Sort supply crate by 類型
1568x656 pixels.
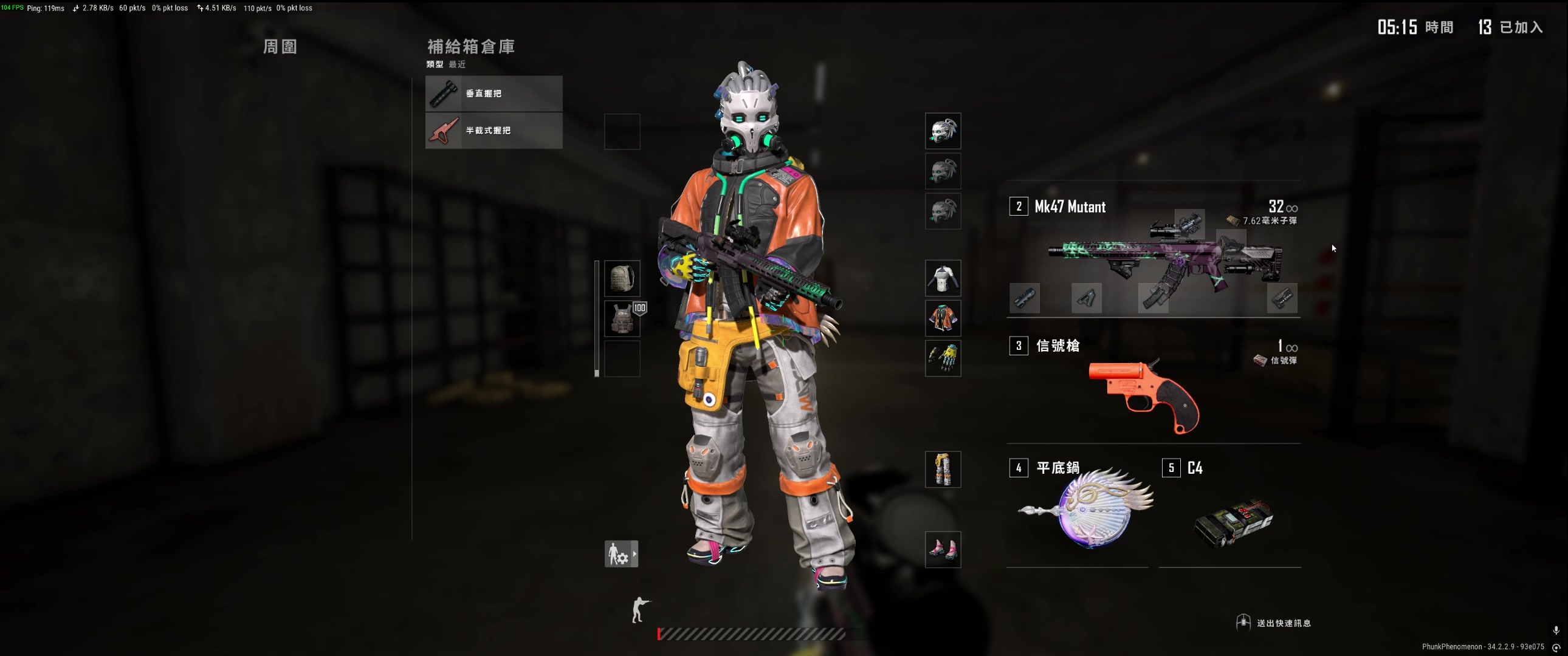[x=435, y=64]
